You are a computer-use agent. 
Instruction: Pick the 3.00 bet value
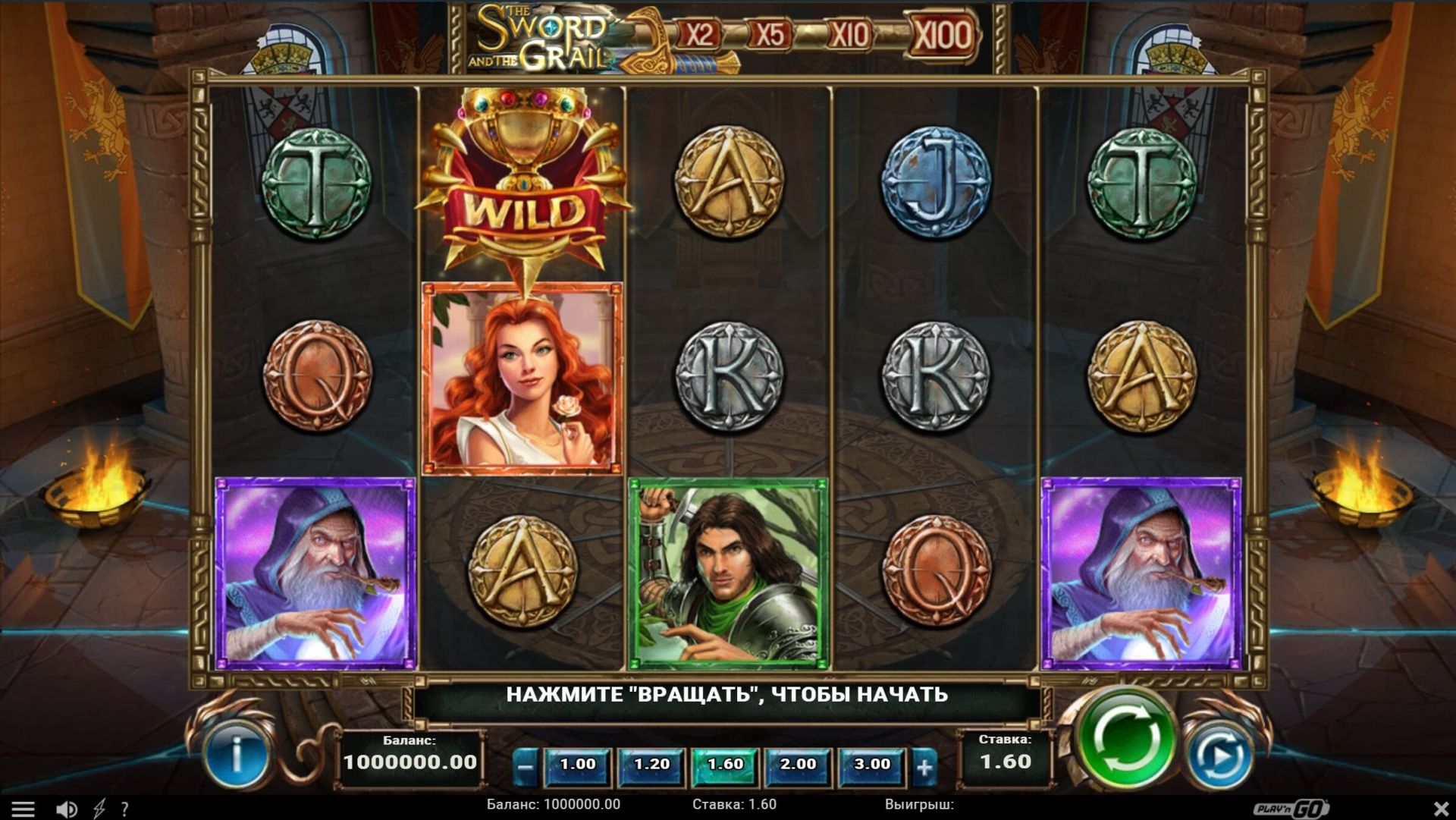pos(872,765)
